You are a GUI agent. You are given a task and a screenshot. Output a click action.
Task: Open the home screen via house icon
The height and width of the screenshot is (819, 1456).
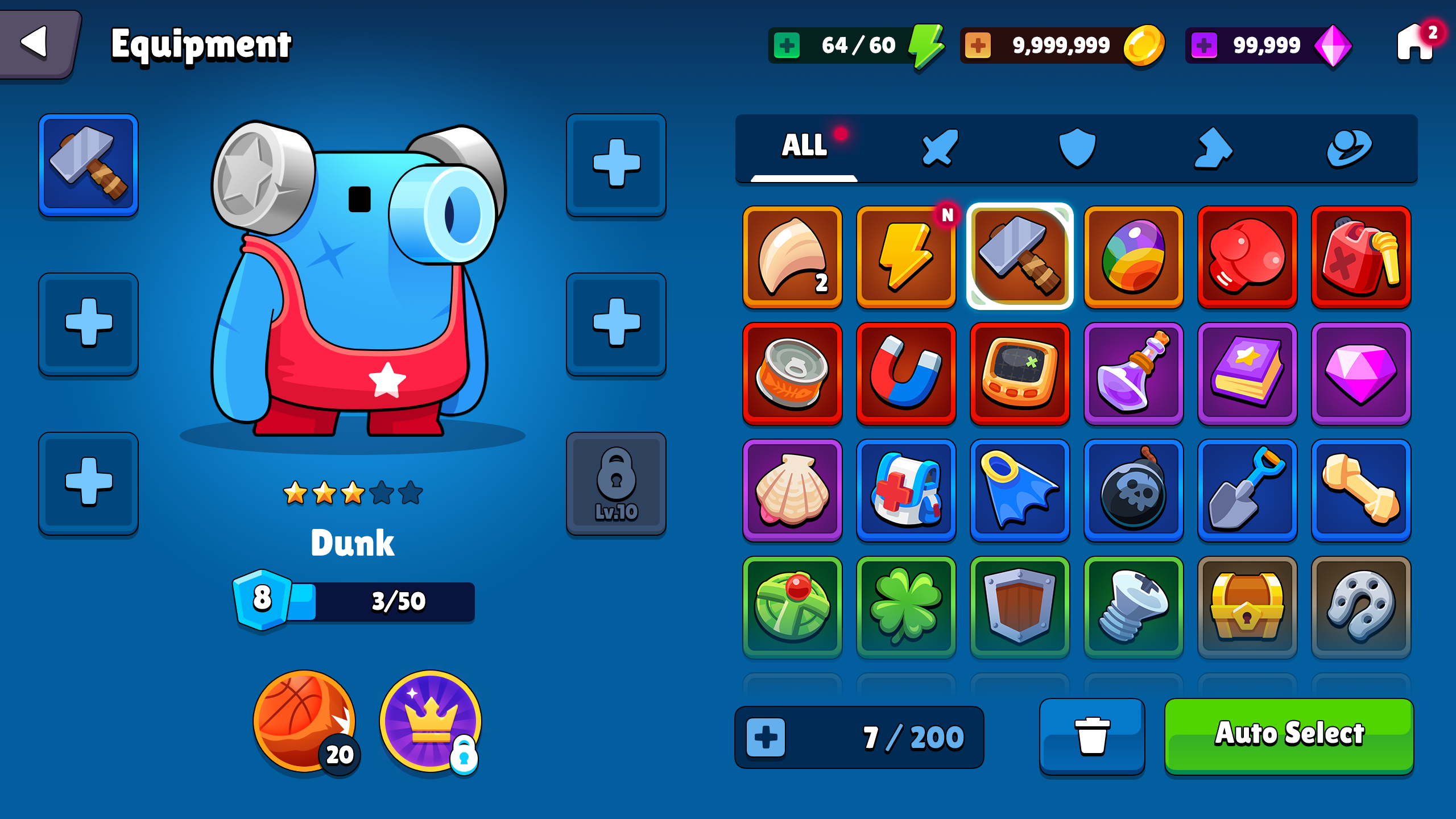(1414, 43)
